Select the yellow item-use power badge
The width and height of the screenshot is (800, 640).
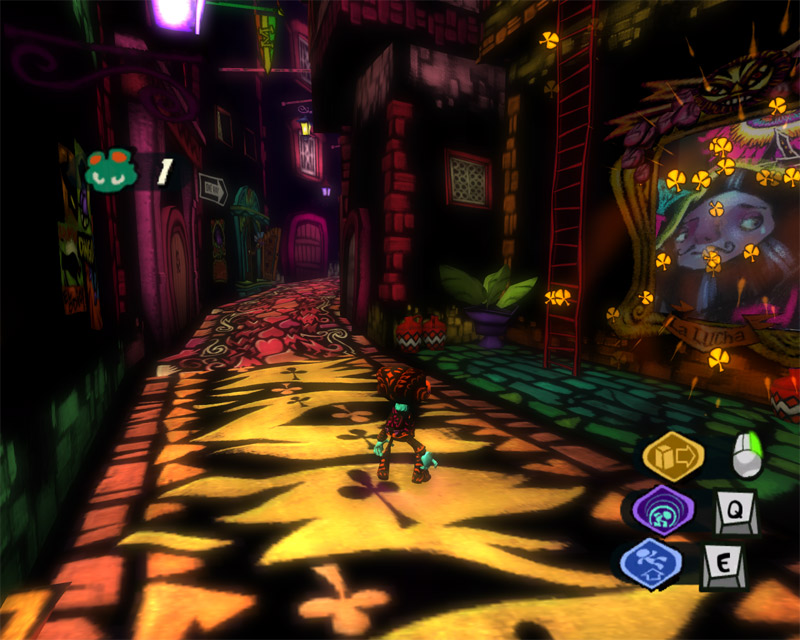click(x=673, y=457)
